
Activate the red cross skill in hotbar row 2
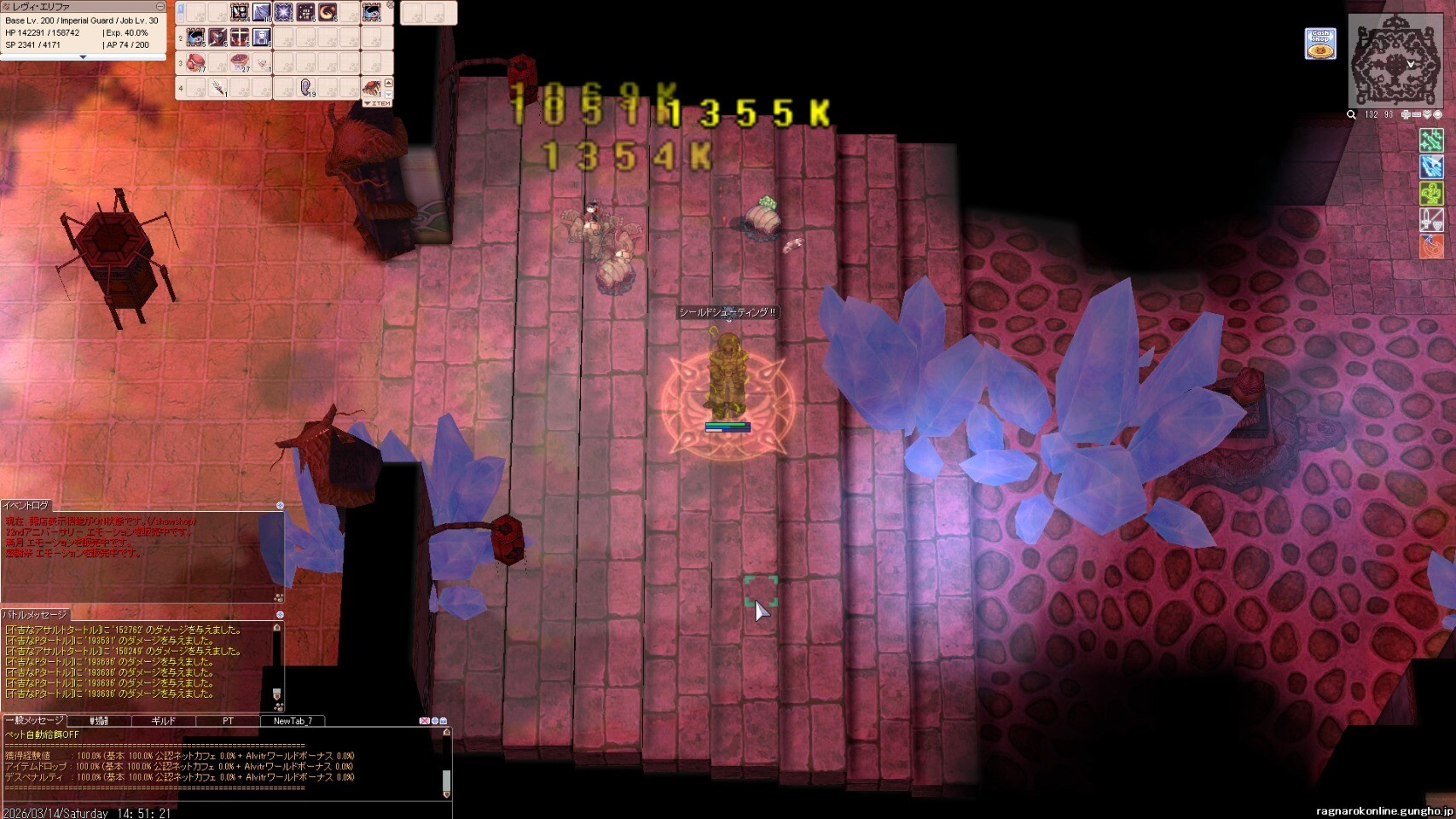tap(240, 38)
